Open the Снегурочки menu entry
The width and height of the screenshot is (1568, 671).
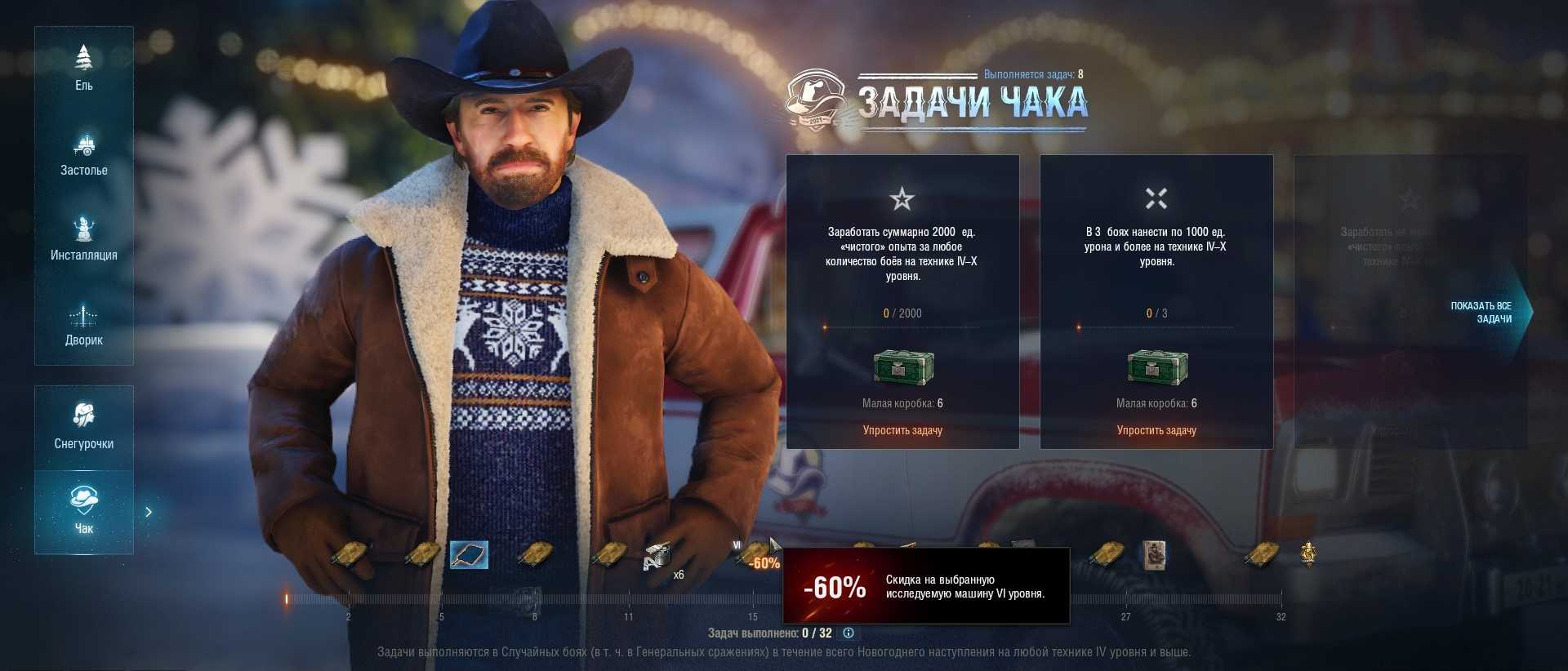point(83,427)
